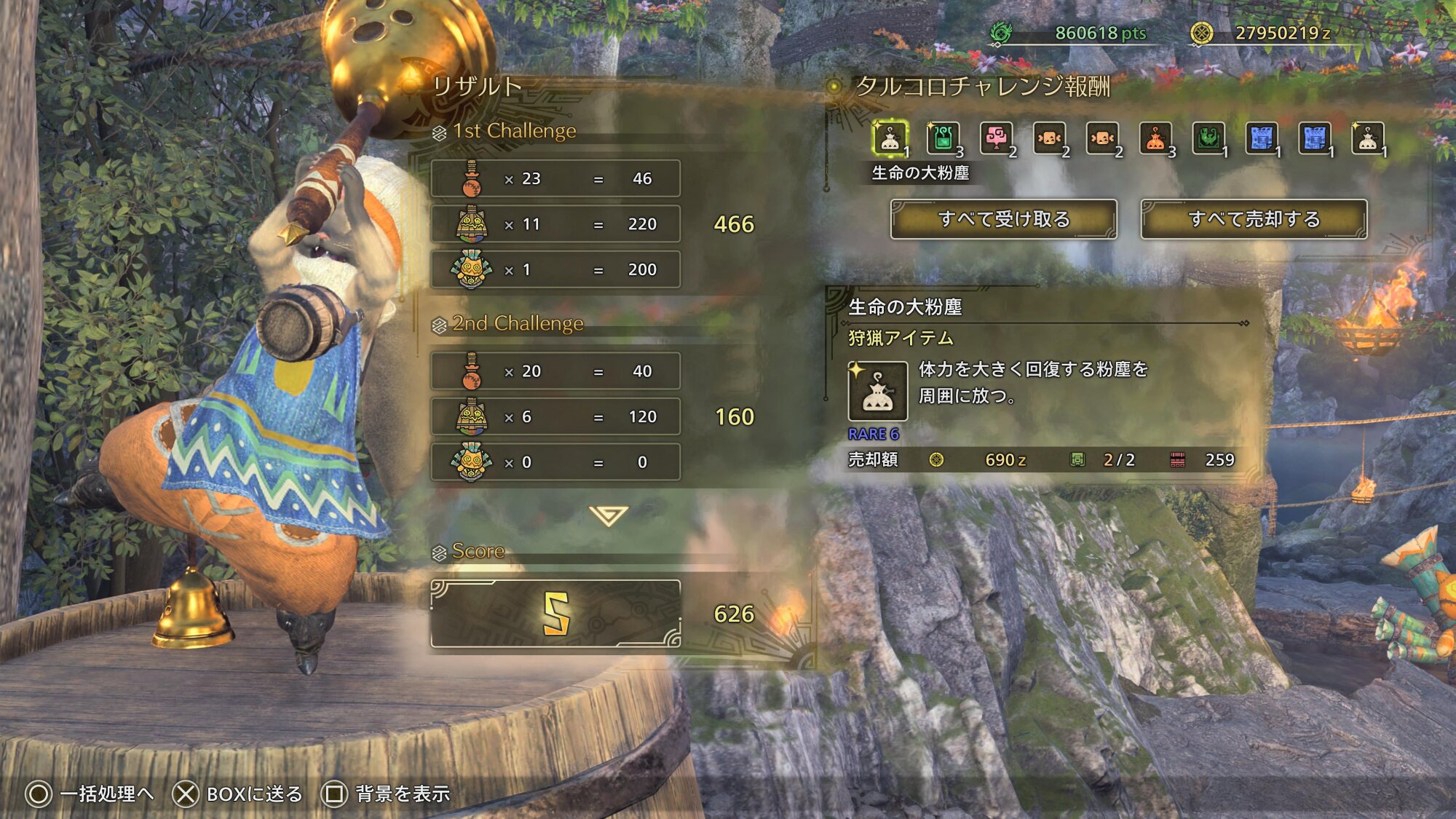The image size is (1456, 819).
Task: Pick the orange dust bag reward
Action: [1155, 138]
